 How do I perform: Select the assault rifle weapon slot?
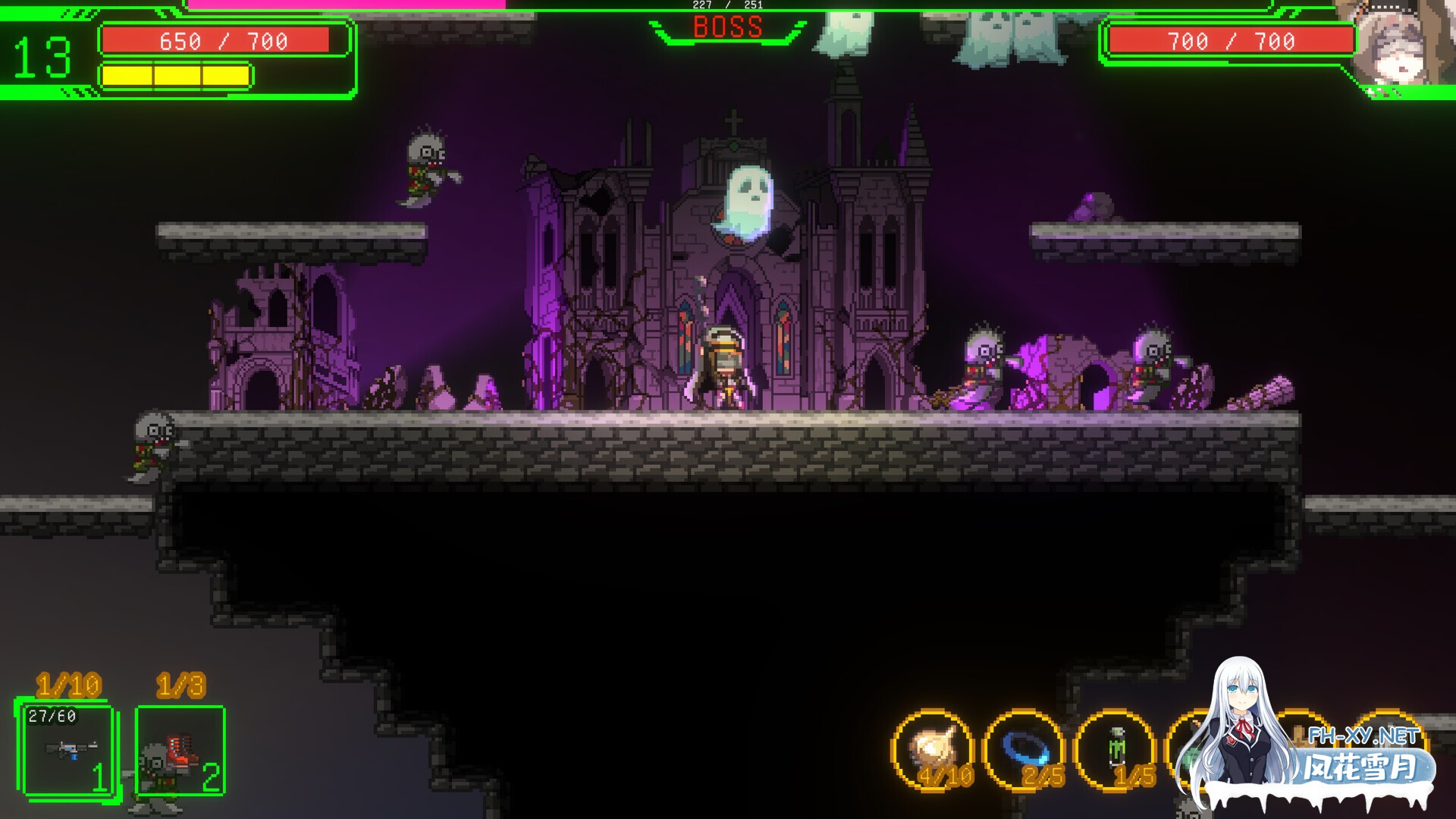point(68,749)
